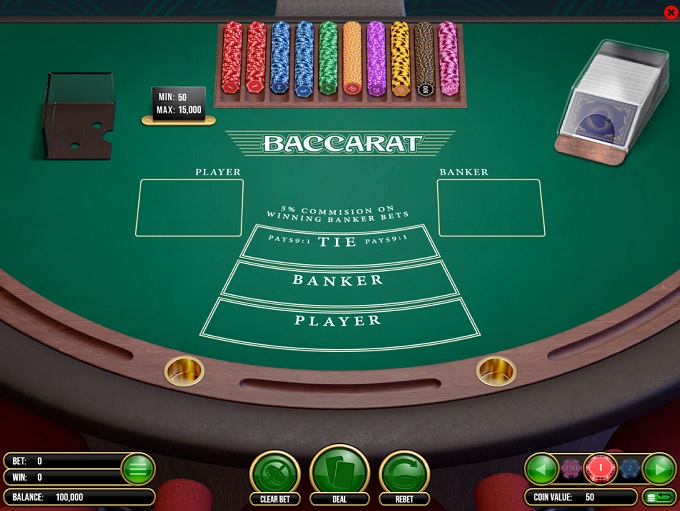680x511 pixels.
Task: Deal the cards
Action: [340, 470]
